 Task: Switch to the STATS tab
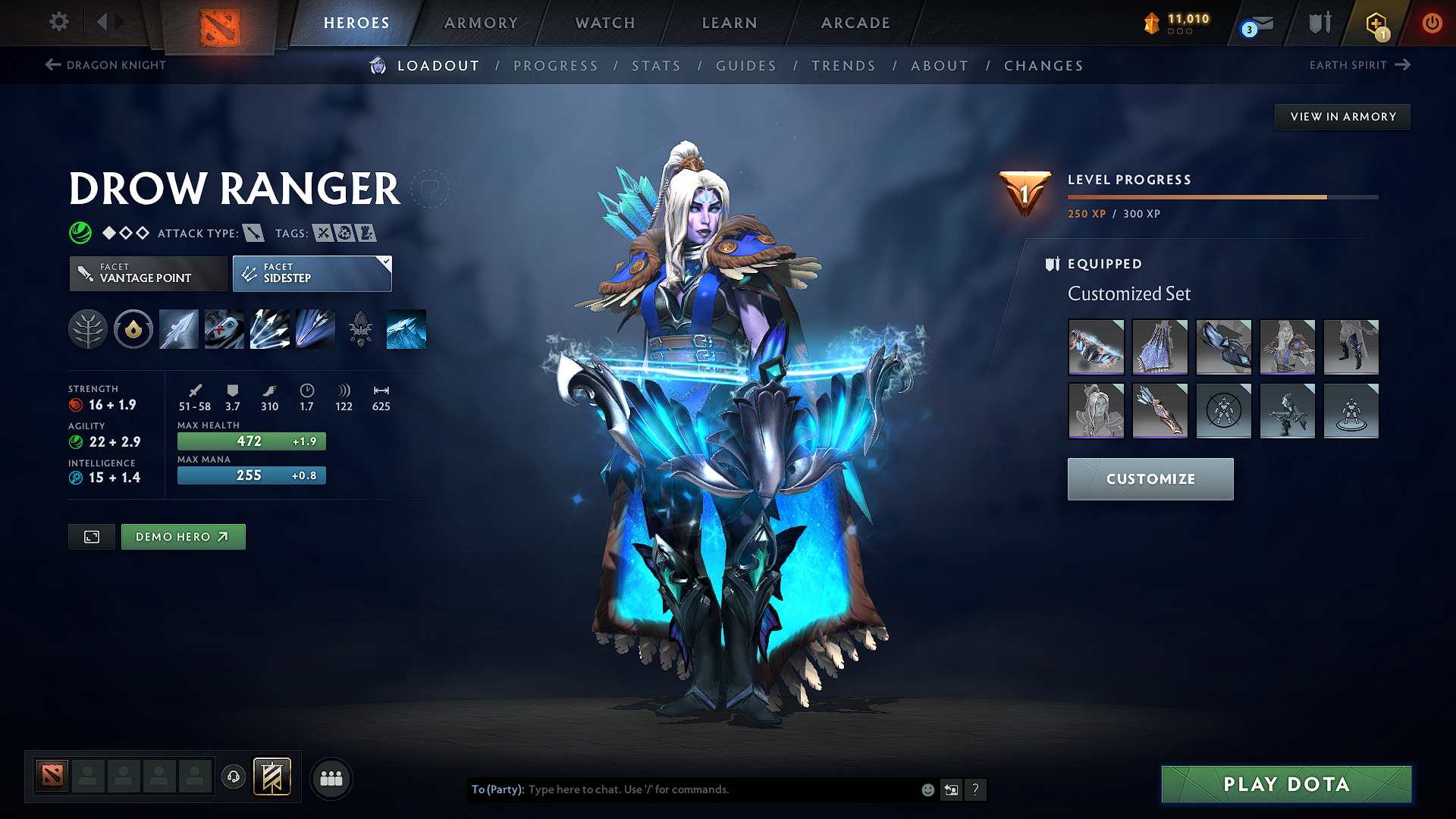point(656,66)
